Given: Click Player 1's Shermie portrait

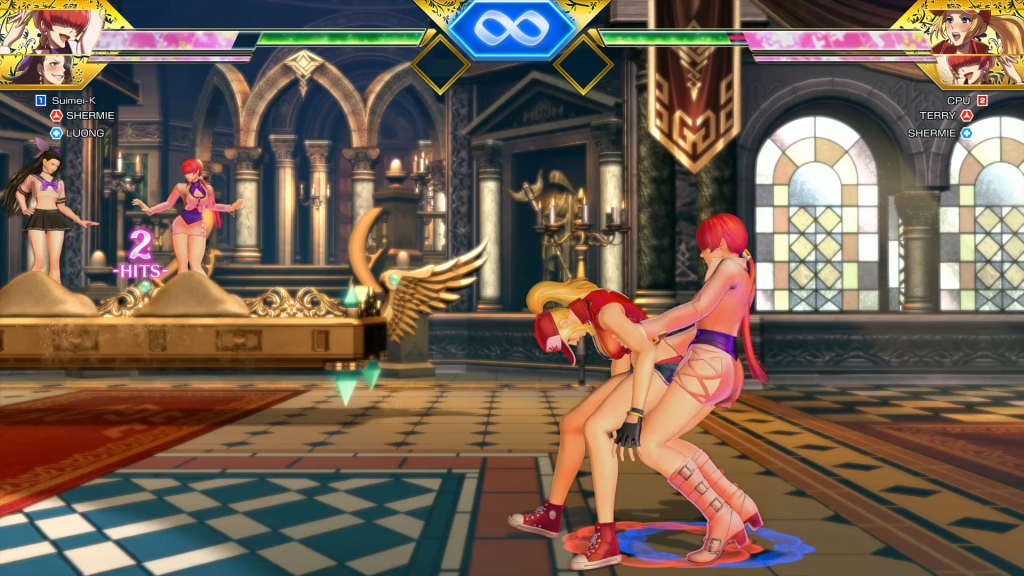Looking at the screenshot, I should 45,27.
